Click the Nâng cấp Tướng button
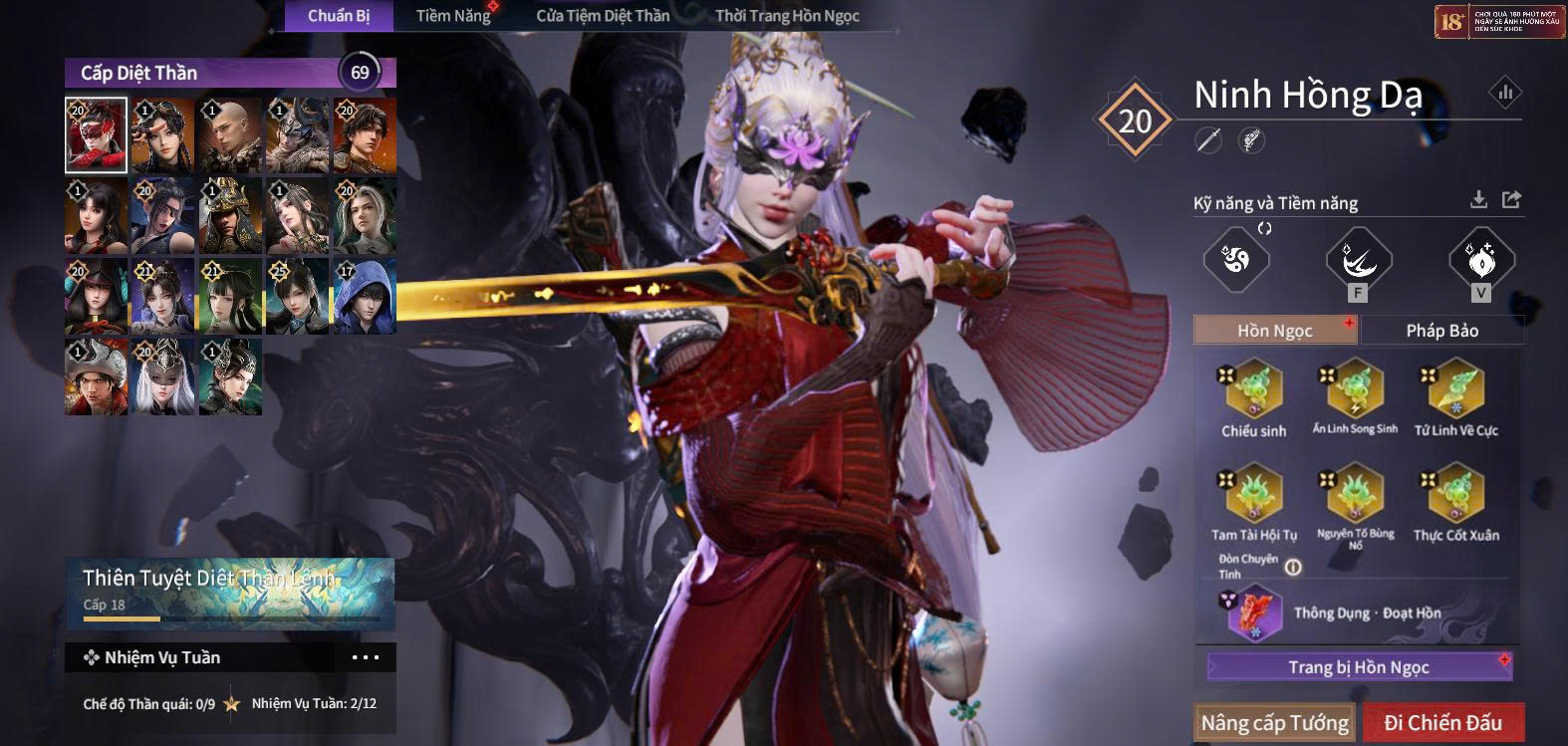Image resolution: width=1568 pixels, height=746 pixels. tap(1274, 722)
